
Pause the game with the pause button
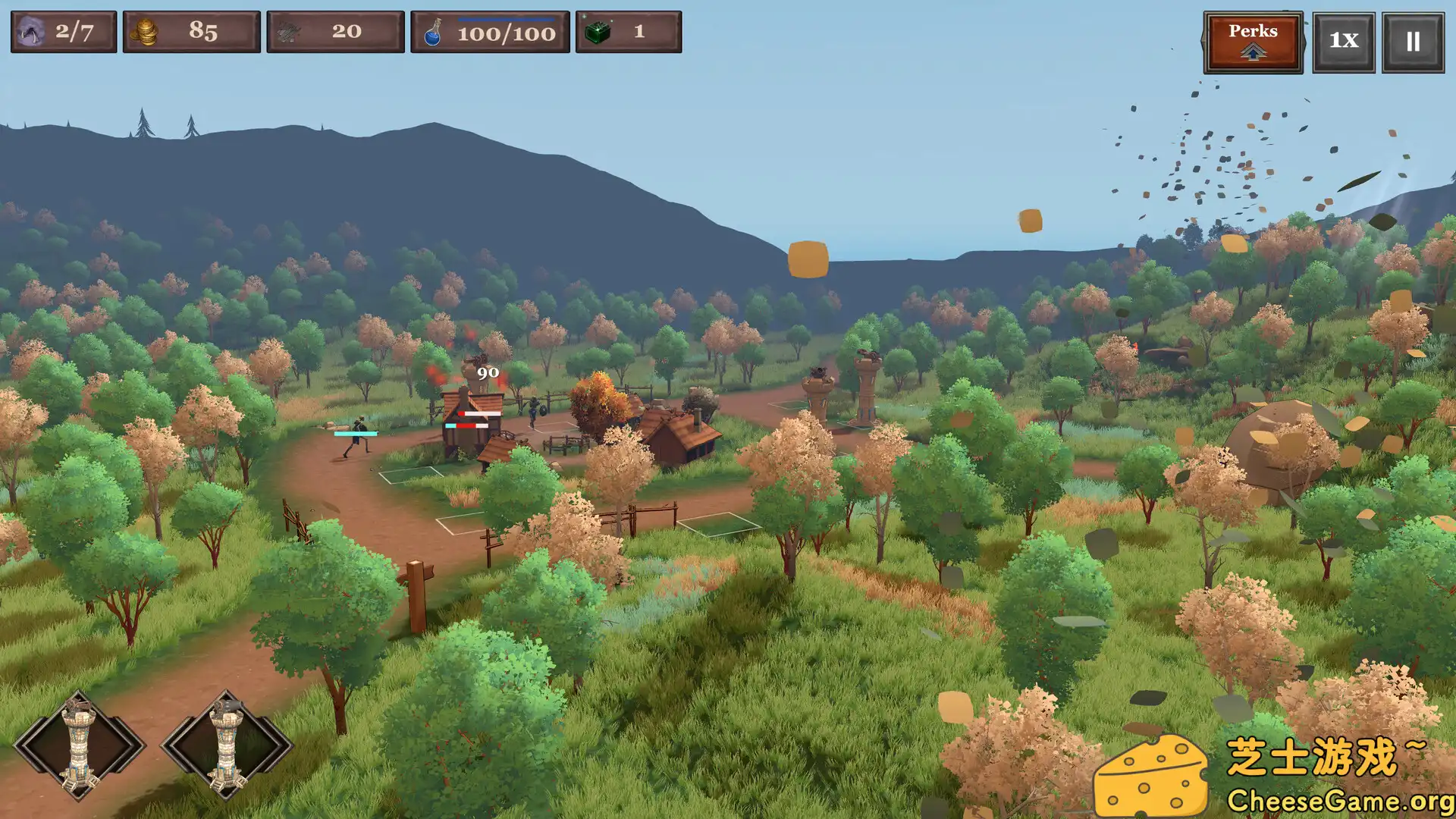[1412, 42]
